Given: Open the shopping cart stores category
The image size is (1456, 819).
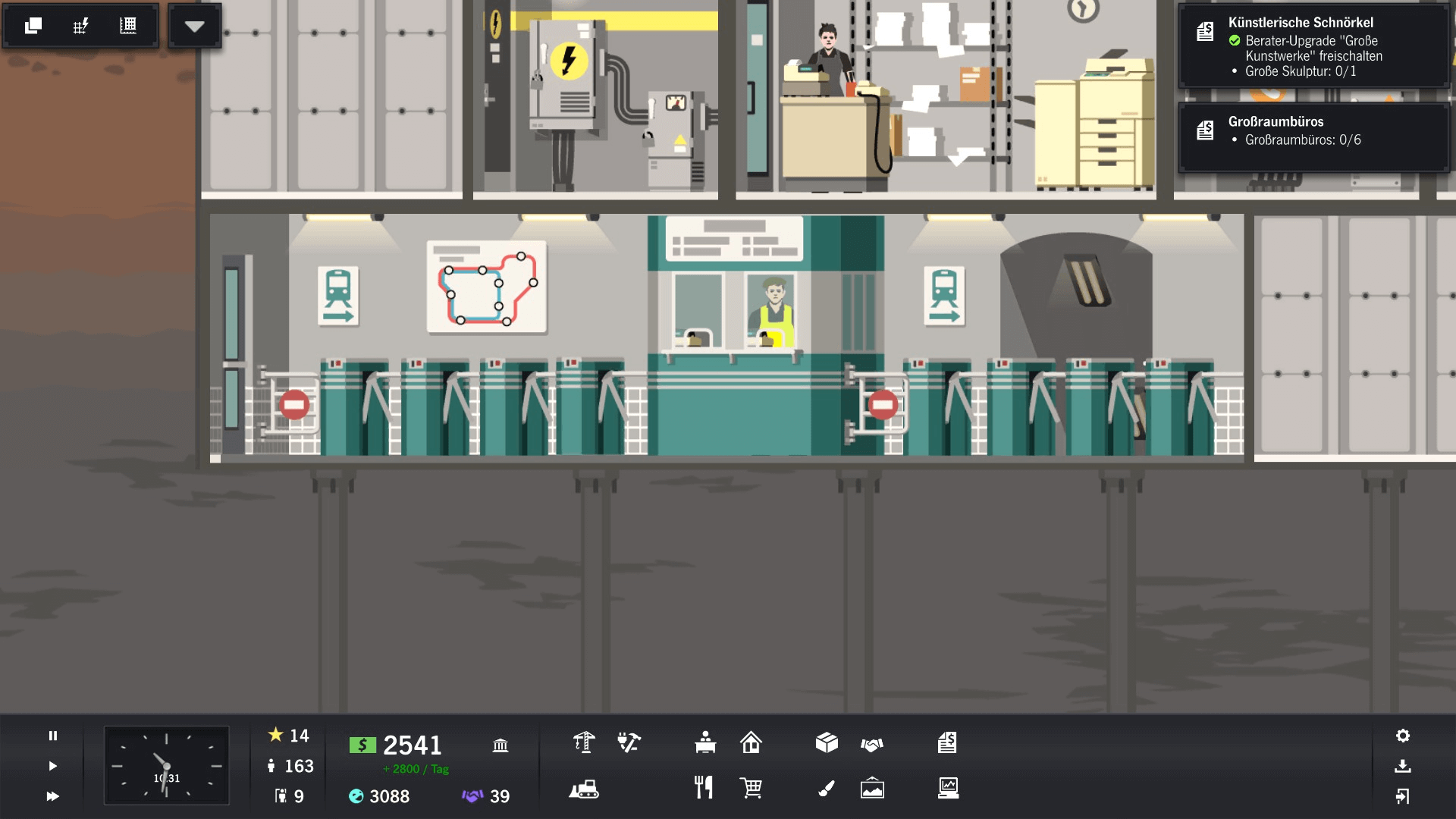Looking at the screenshot, I should (751, 788).
